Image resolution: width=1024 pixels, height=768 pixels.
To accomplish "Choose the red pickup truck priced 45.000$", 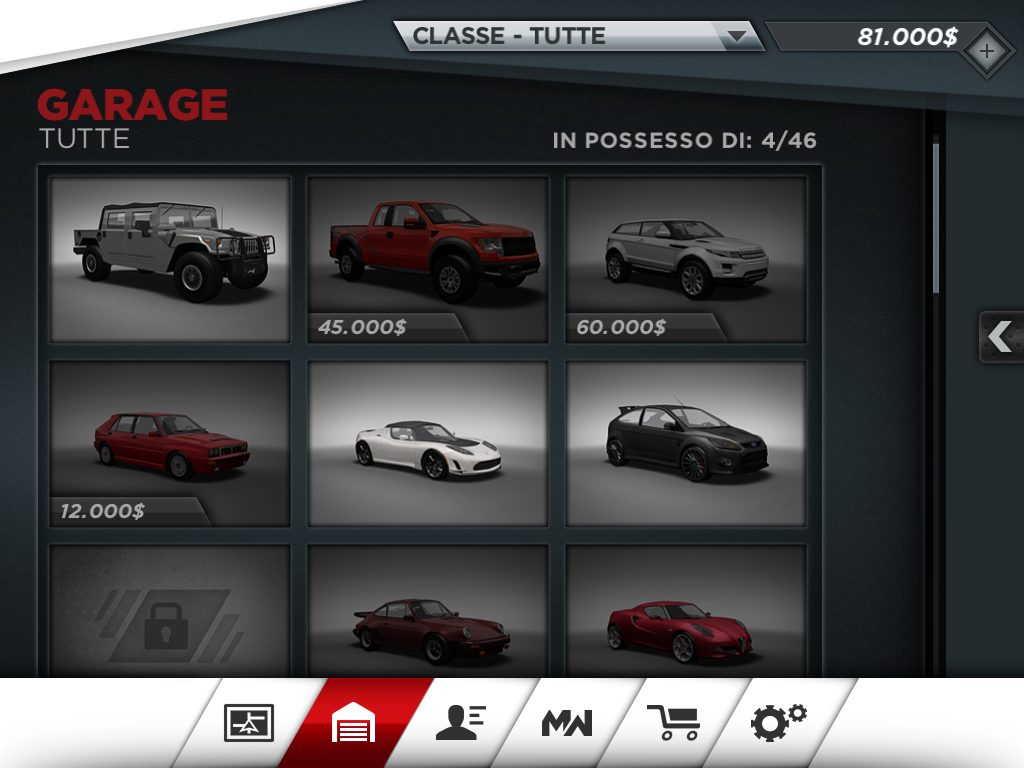I will 428,259.
